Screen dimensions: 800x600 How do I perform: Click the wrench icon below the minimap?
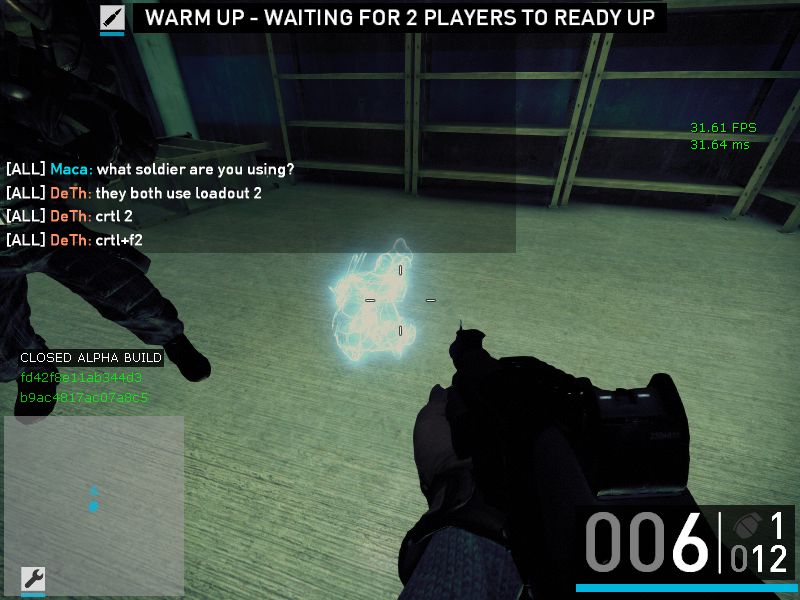pyautogui.click(x=33, y=578)
